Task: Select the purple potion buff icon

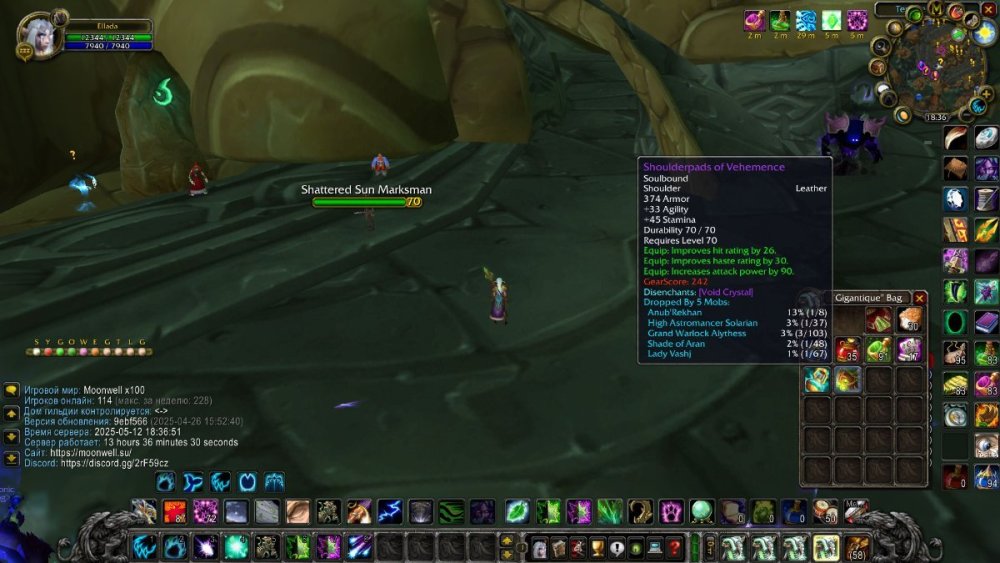Action: pyautogui.click(x=754, y=21)
